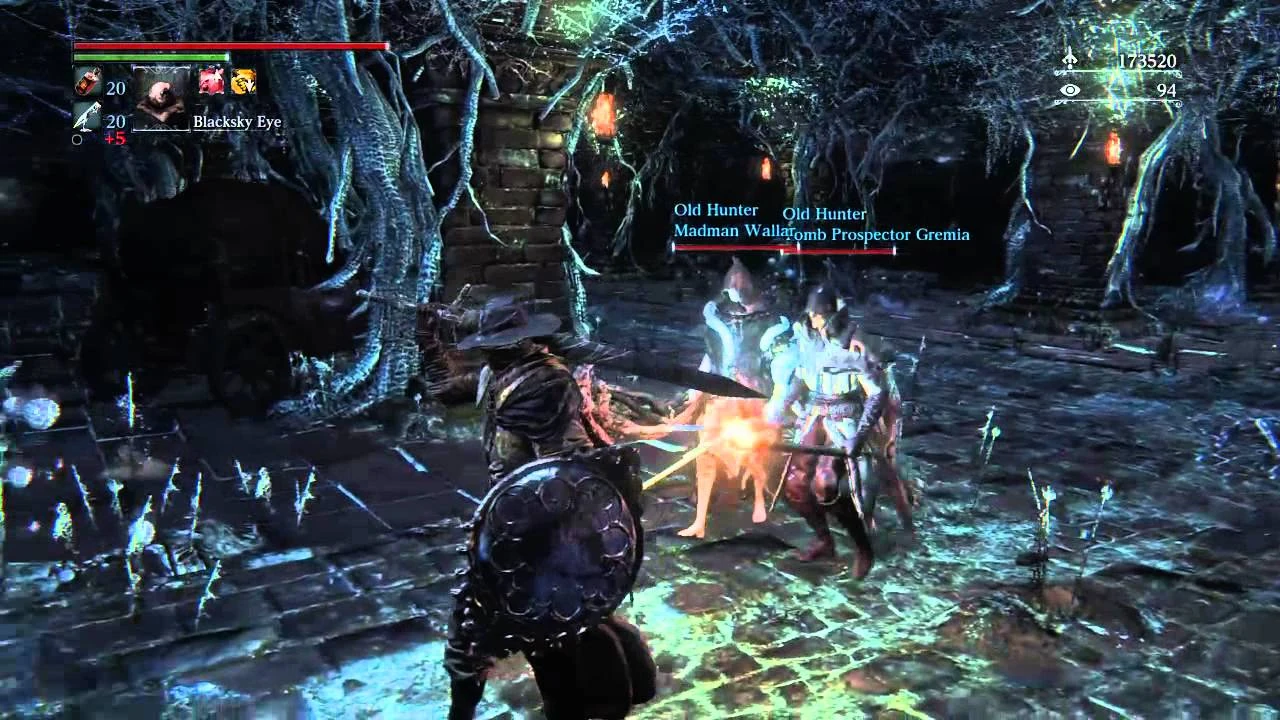Image resolution: width=1280 pixels, height=720 pixels.
Task: Click the Blood Echoes sword icon
Action: 1069,59
